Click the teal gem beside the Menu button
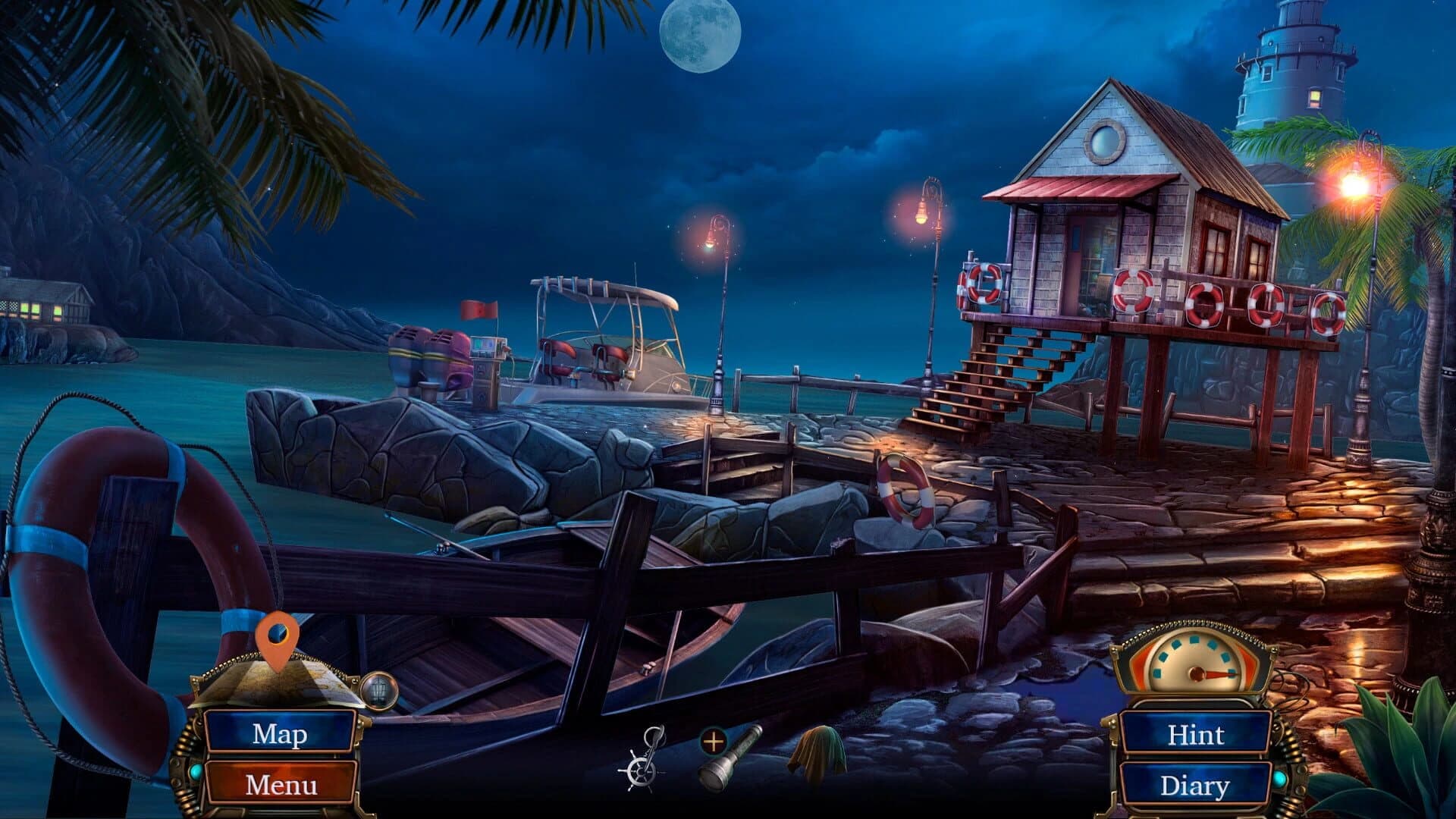This screenshot has width=1456, height=819. pos(196,772)
